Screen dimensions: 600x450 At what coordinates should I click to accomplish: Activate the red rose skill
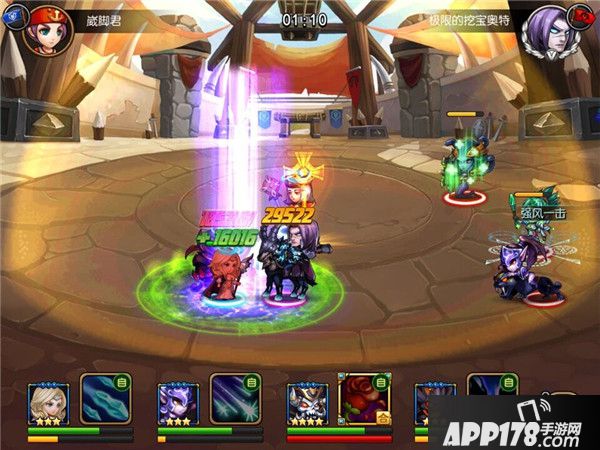tap(365, 399)
